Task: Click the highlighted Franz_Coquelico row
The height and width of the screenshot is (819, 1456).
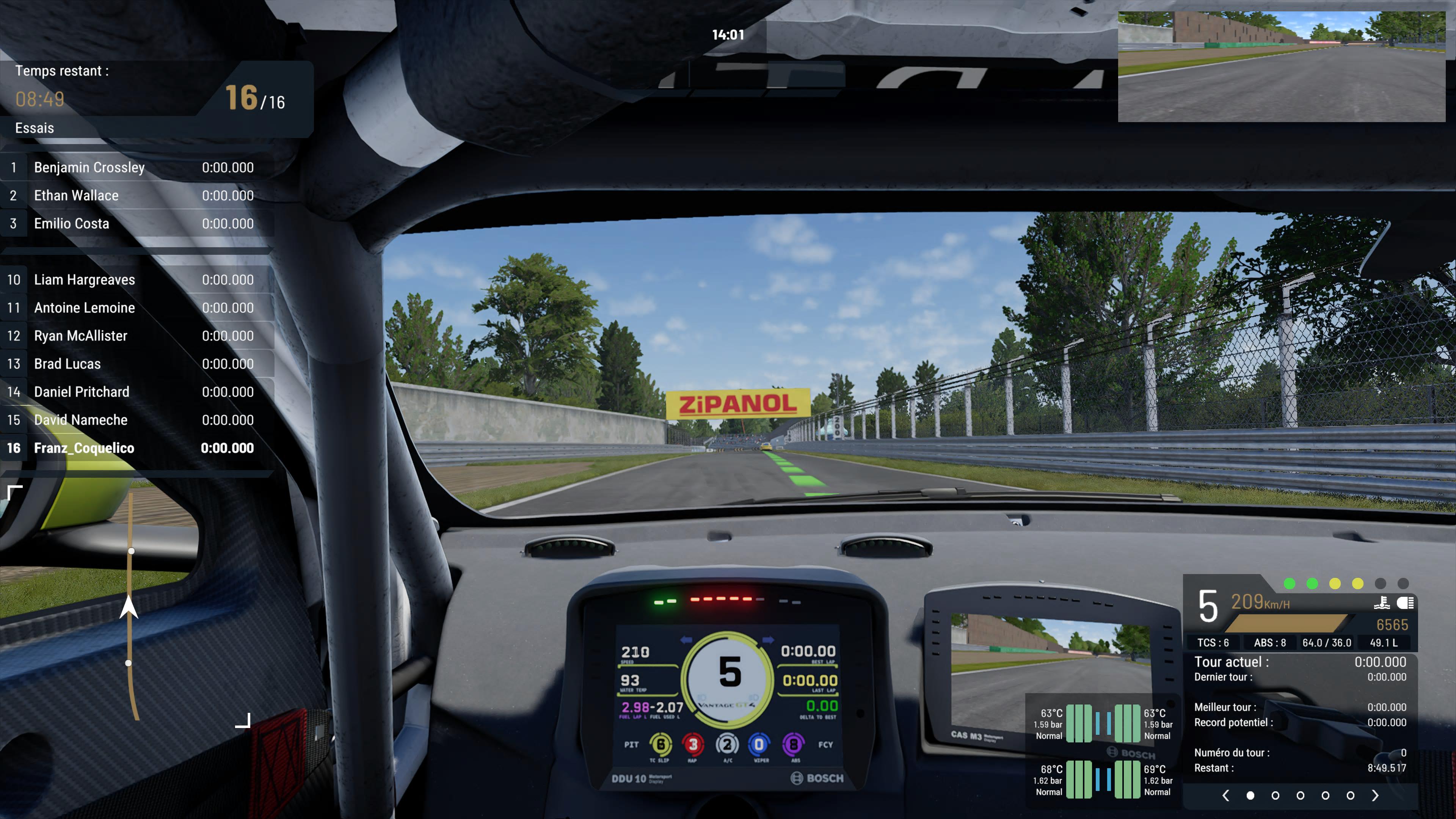Action: 136,448
